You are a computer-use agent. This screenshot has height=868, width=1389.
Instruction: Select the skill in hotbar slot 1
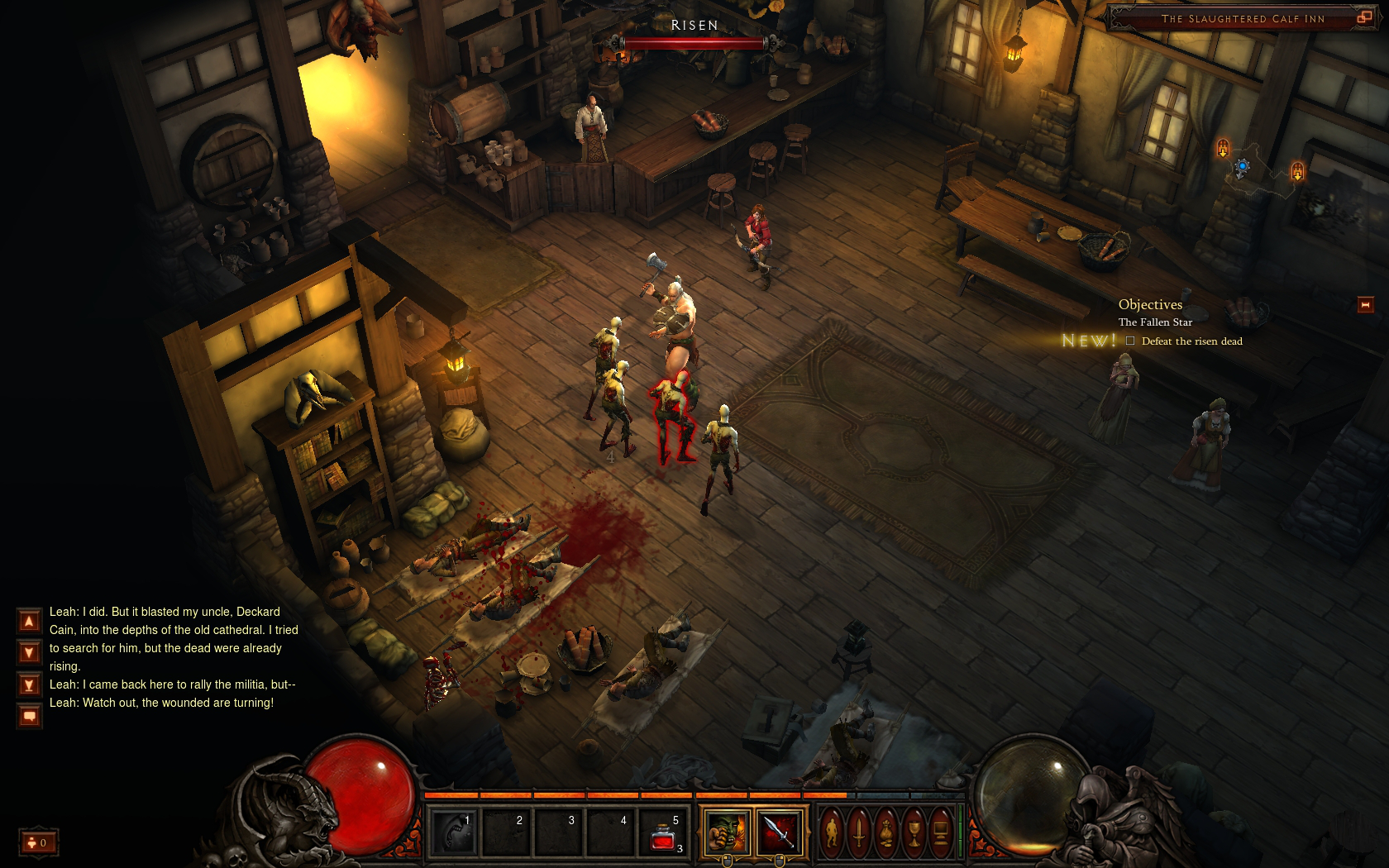point(454,832)
